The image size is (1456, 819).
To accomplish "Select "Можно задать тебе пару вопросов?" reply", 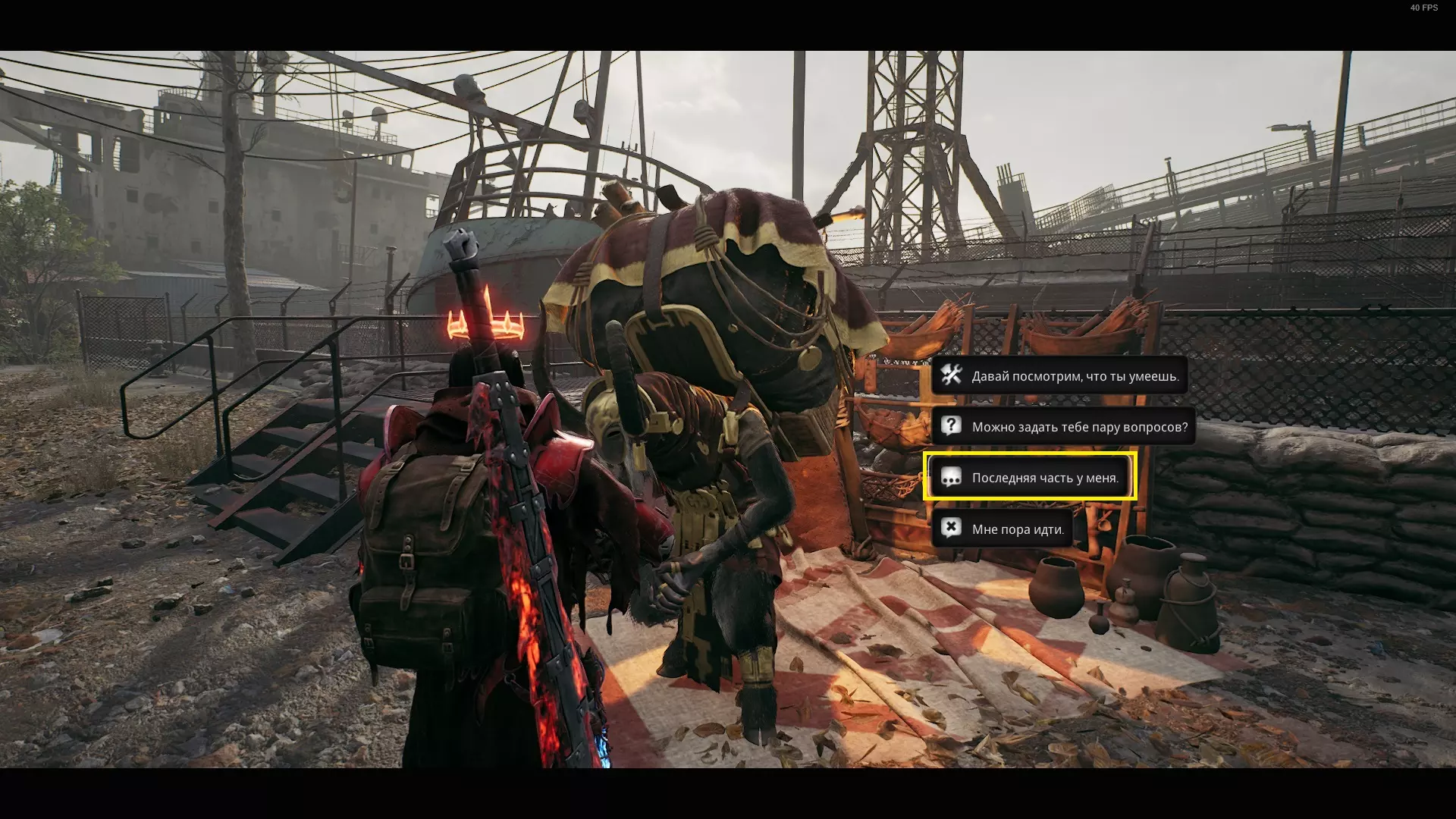I will (x=1063, y=427).
